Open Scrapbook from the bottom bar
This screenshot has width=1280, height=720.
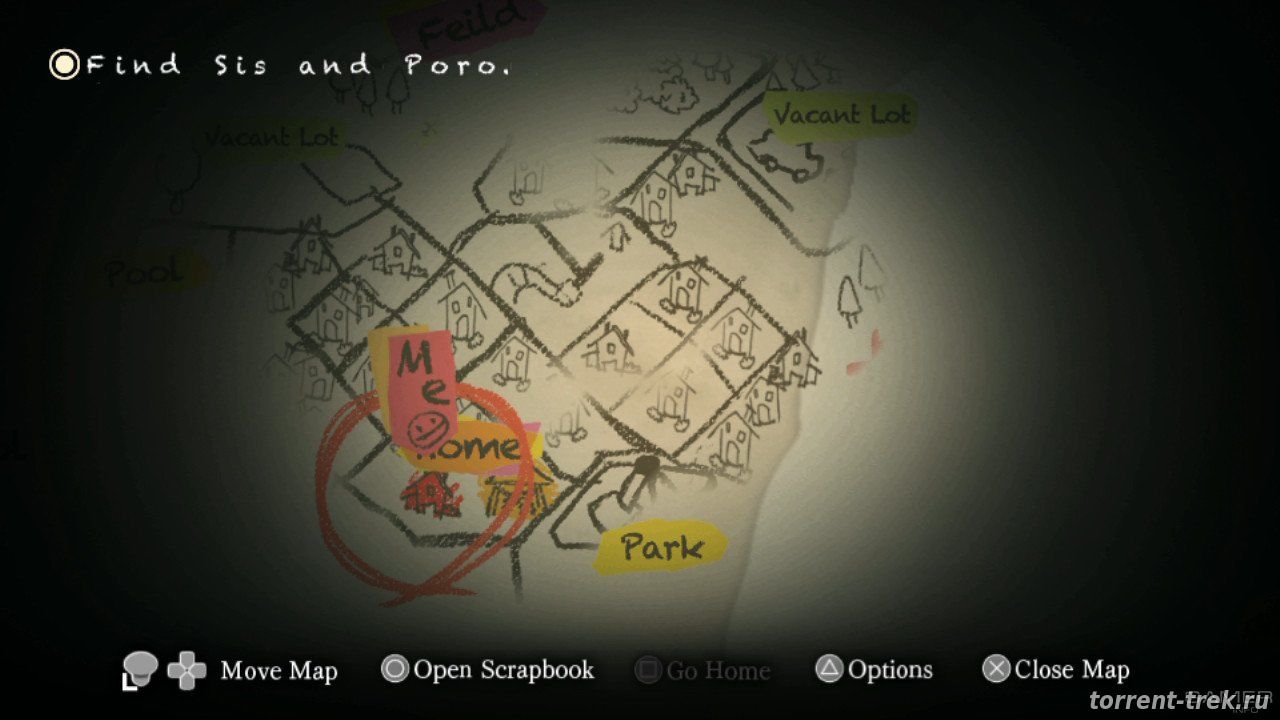pos(488,670)
